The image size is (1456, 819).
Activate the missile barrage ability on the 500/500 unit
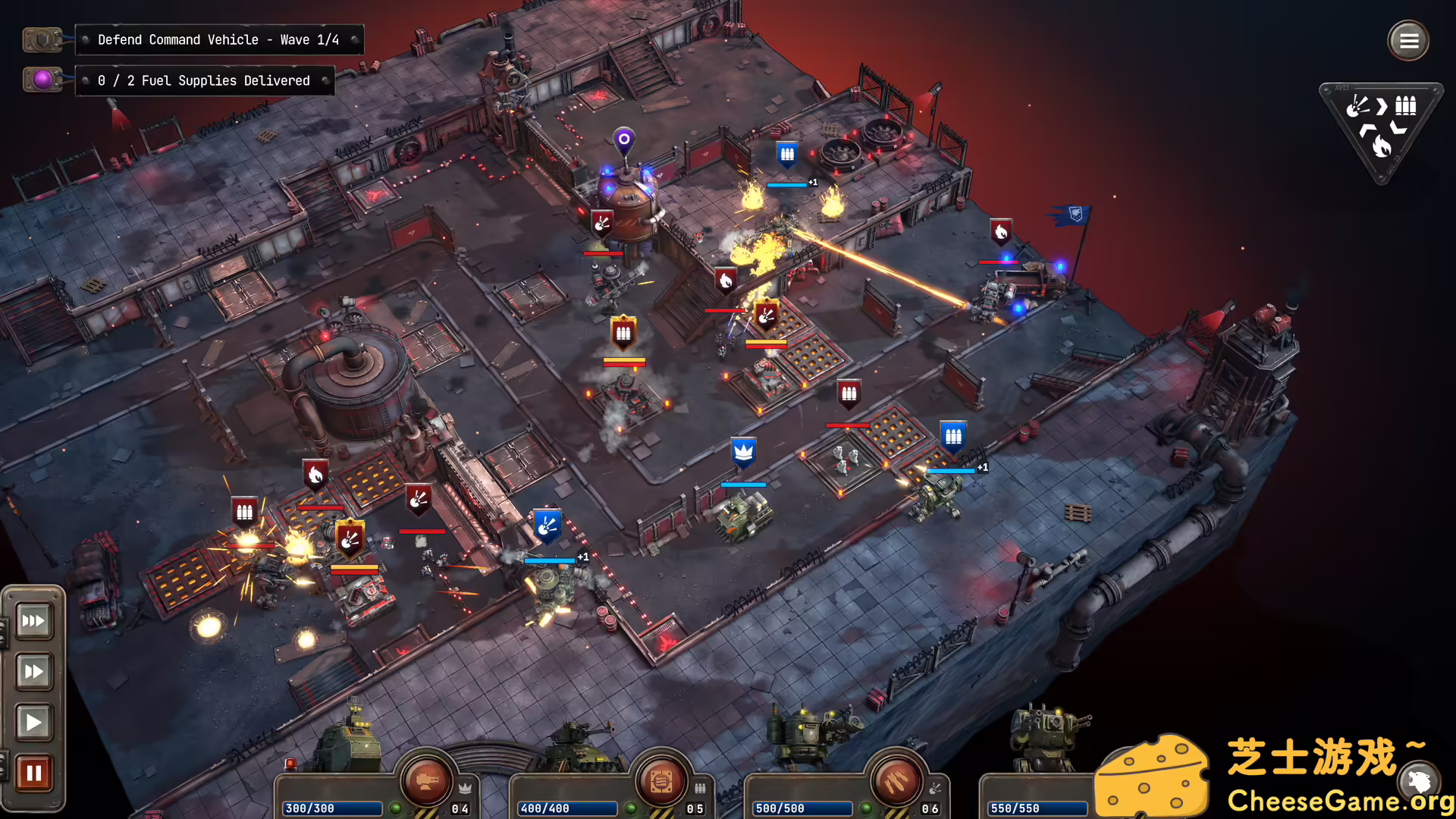[x=896, y=781]
